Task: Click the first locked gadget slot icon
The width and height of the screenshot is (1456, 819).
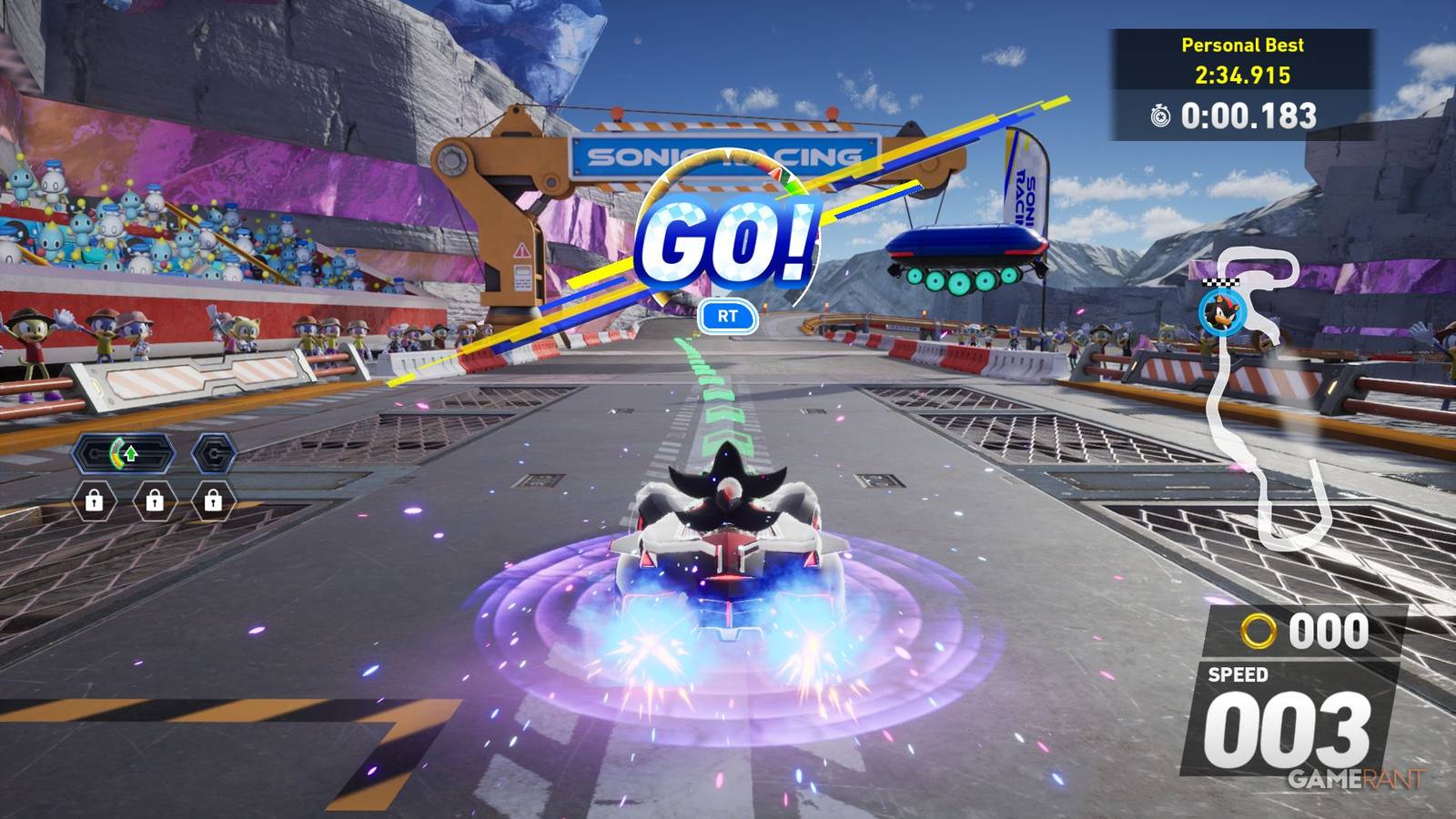Action: [x=94, y=500]
